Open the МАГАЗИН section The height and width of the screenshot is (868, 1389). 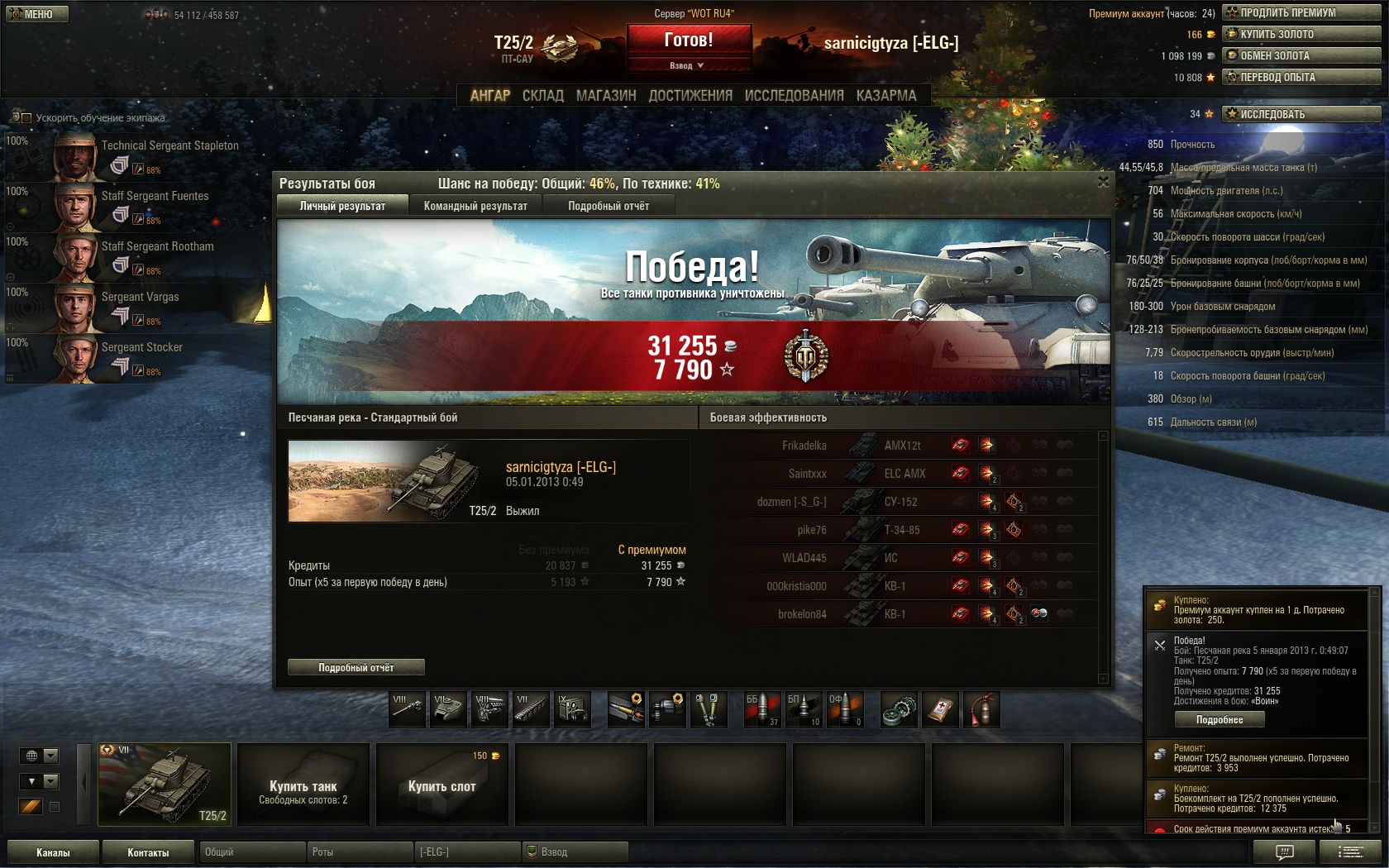(x=606, y=96)
